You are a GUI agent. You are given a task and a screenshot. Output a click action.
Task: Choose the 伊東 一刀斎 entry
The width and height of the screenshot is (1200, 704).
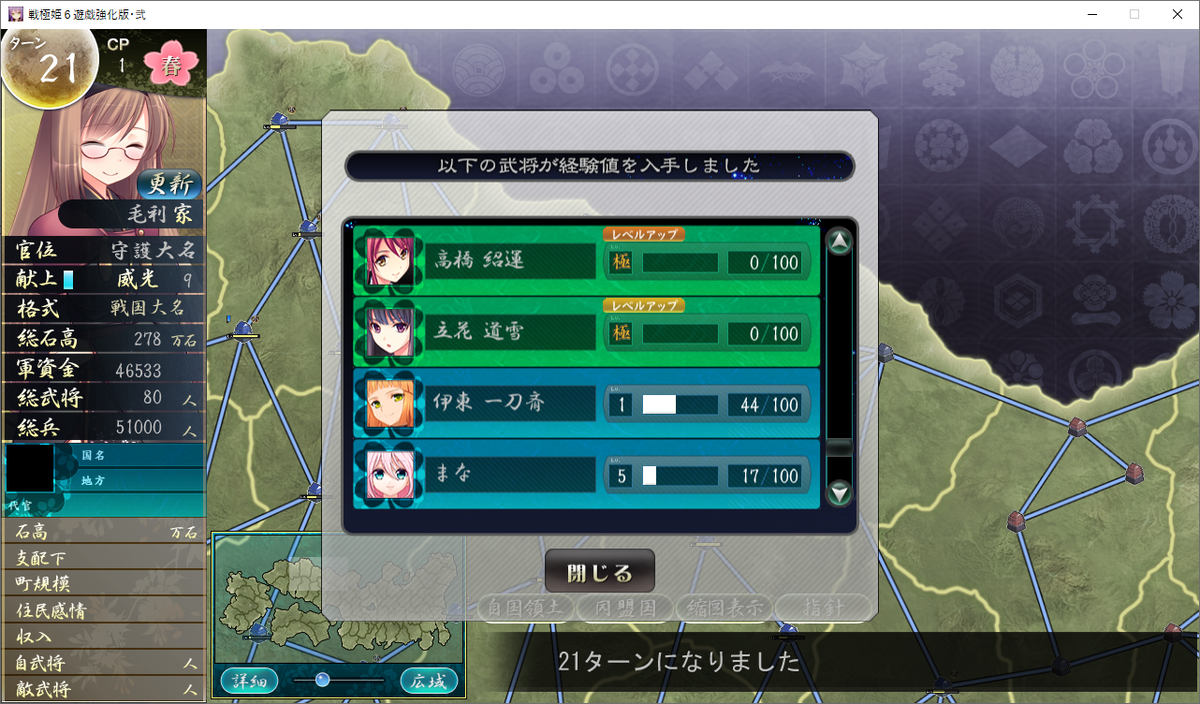pyautogui.click(x=587, y=405)
